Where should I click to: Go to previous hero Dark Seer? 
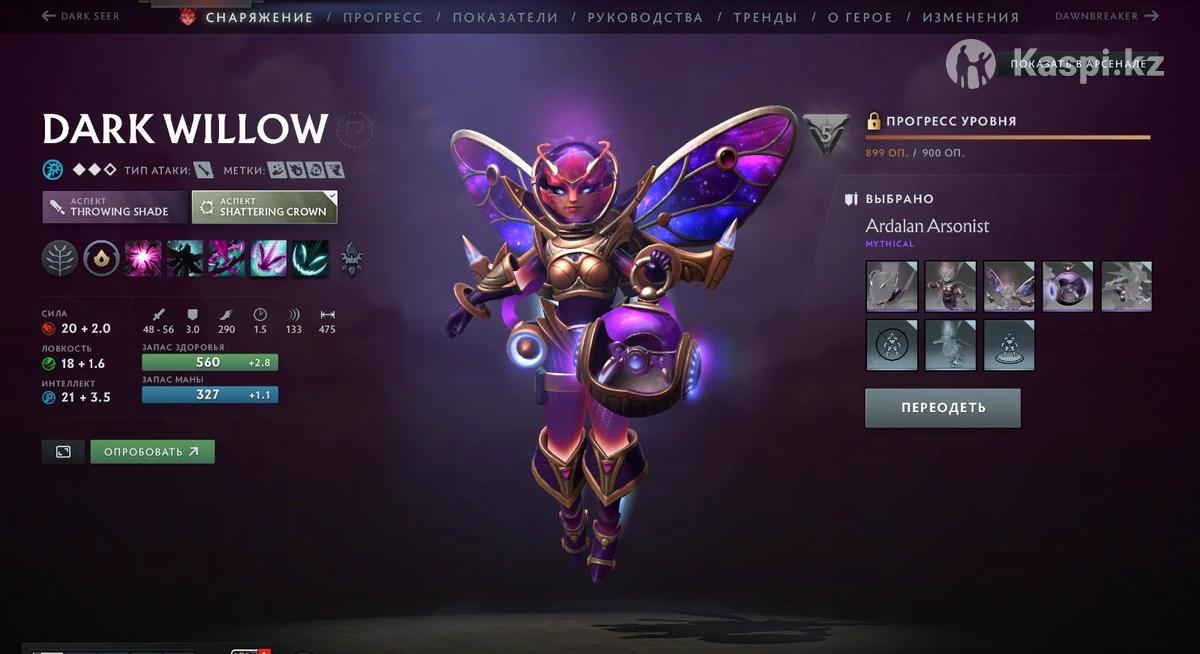click(80, 16)
